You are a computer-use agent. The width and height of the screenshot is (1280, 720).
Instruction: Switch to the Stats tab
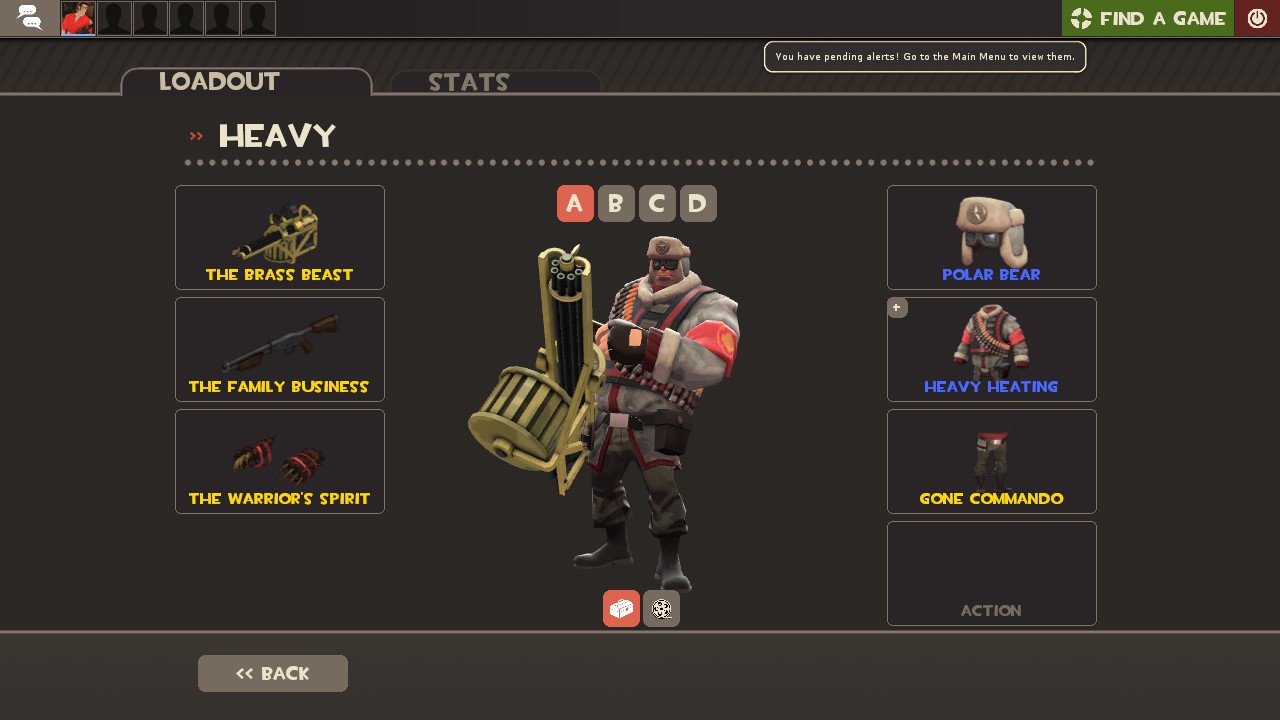[469, 83]
